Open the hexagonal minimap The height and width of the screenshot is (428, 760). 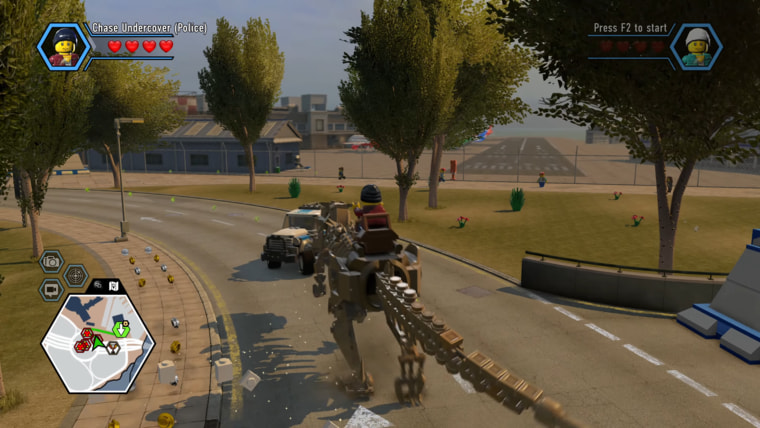pyautogui.click(x=97, y=341)
